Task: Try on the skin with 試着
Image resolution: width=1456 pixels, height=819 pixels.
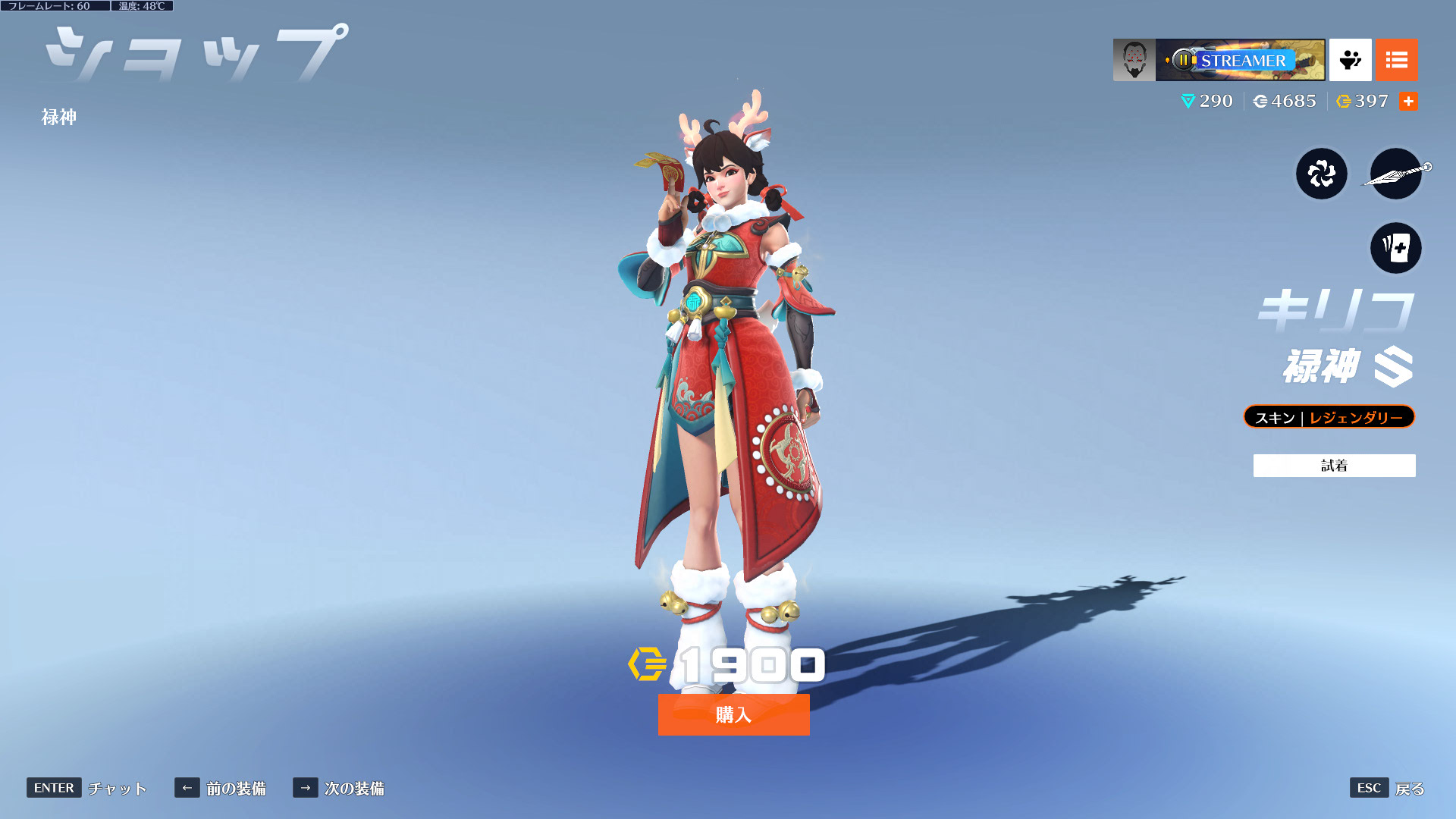Action: 1334,466
